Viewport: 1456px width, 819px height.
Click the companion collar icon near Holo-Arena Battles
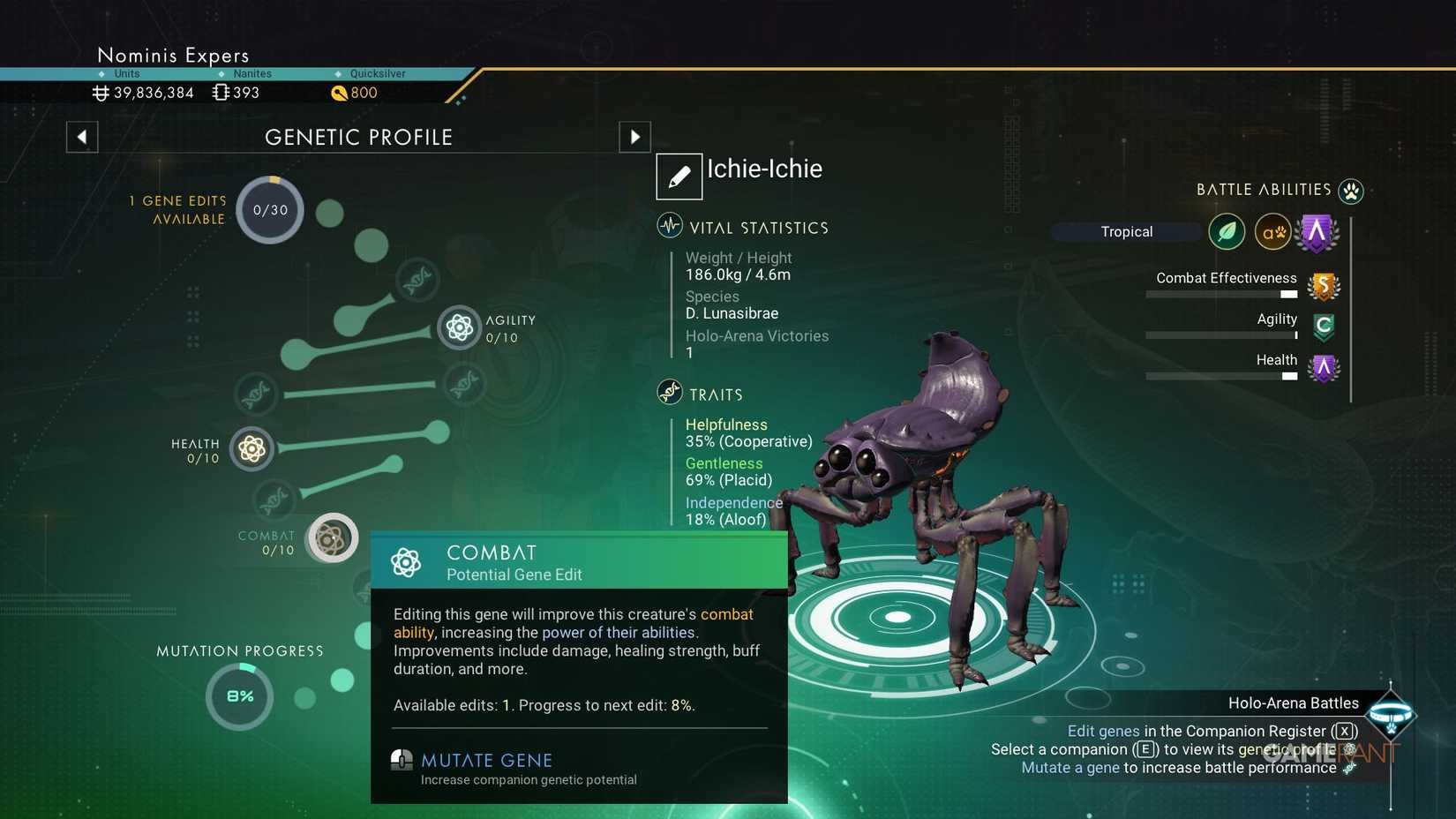tap(1392, 715)
